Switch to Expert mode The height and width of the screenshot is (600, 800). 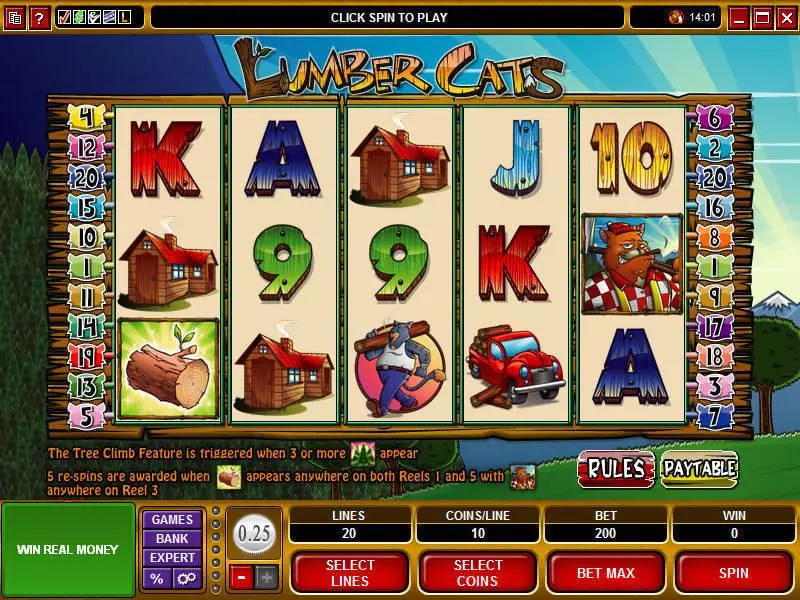click(x=172, y=558)
